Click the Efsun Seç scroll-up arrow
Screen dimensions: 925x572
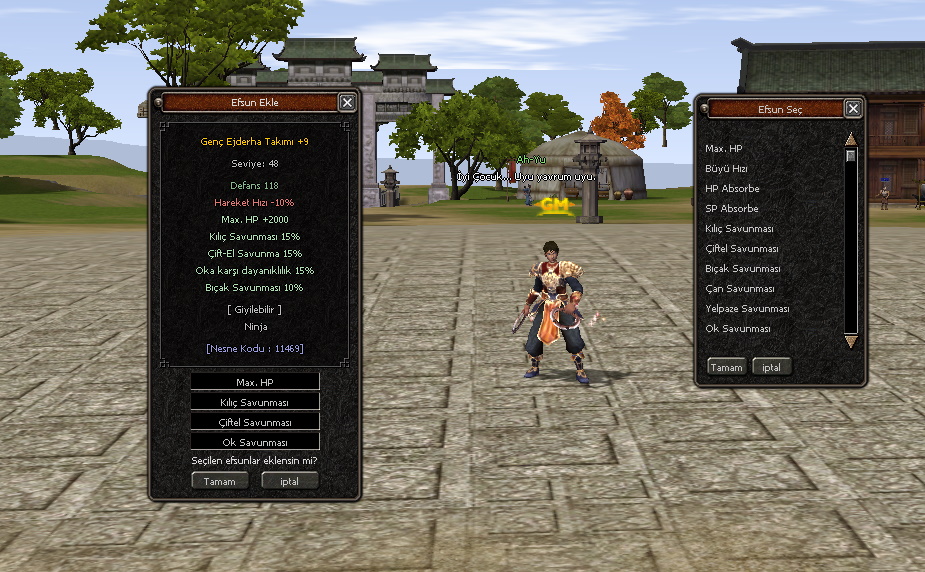tap(851, 139)
